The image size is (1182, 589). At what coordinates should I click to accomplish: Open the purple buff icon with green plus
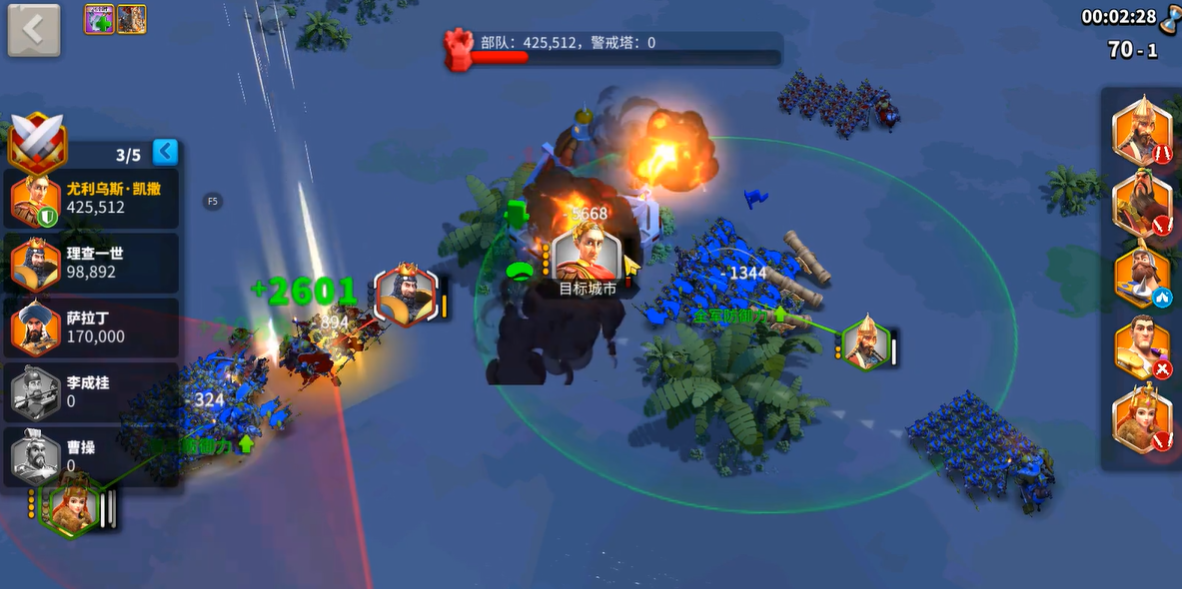pyautogui.click(x=99, y=19)
